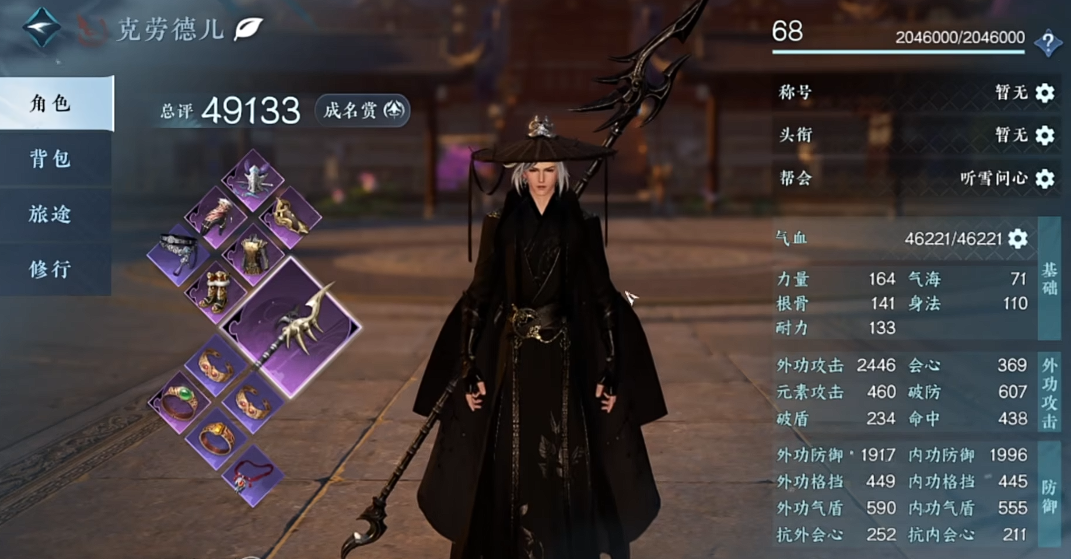This screenshot has width=1071, height=559.
Task: Inspect the golden shoulder armor slot
Action: click(290, 216)
